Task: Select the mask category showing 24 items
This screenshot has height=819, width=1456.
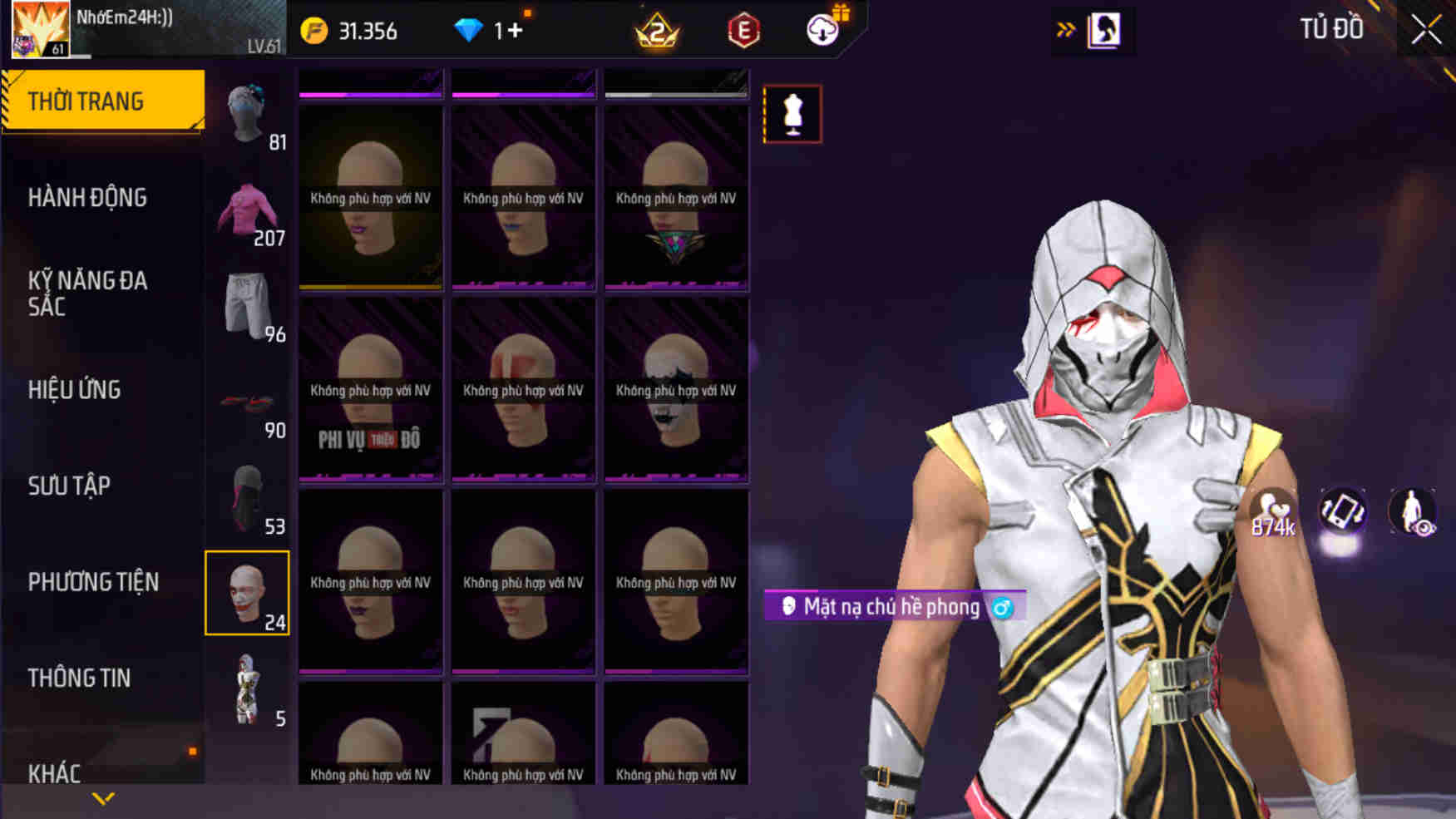Action: click(249, 592)
